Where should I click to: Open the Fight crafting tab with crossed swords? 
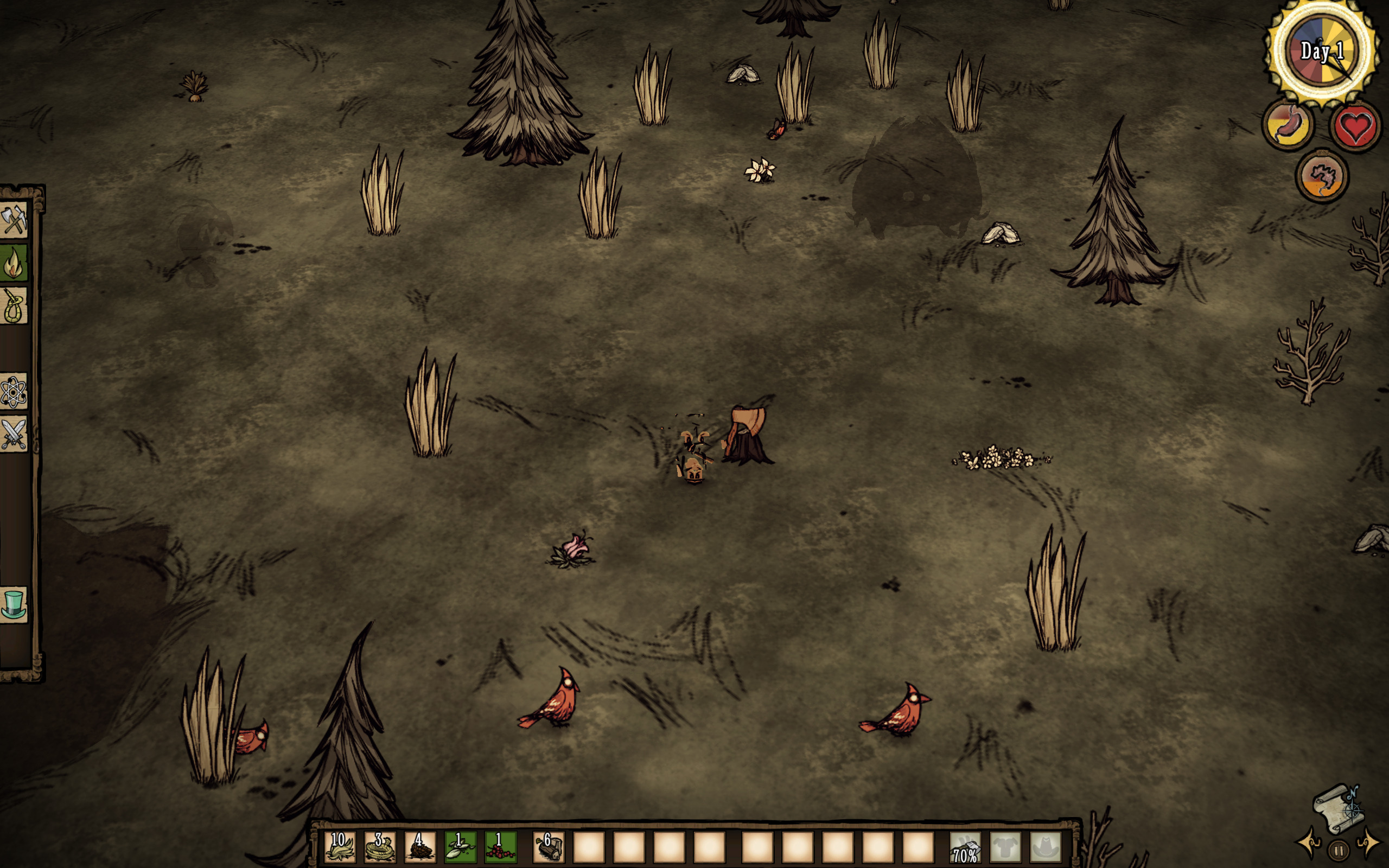[x=14, y=435]
